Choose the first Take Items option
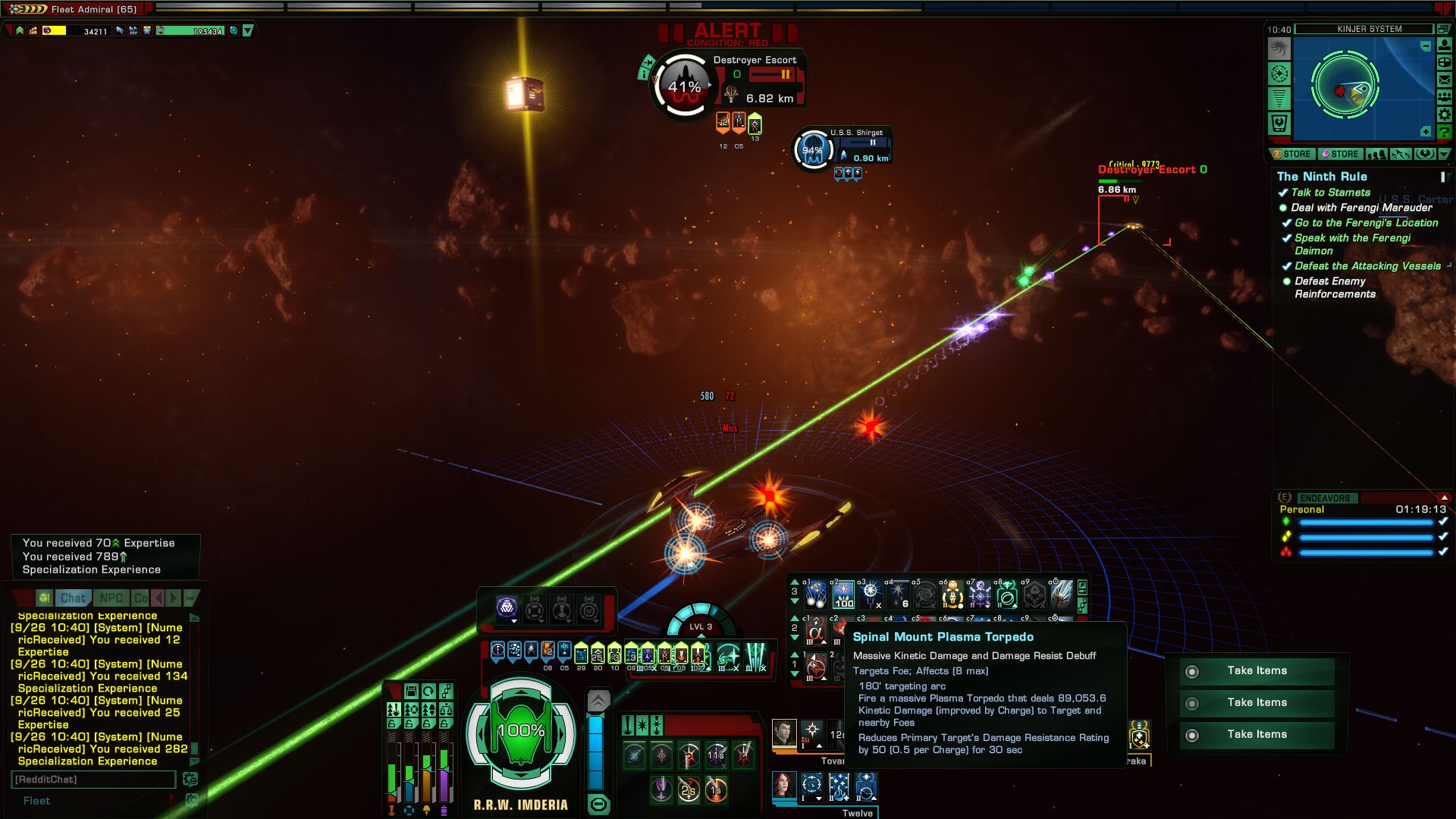The width and height of the screenshot is (1456, 819). coord(1257,671)
